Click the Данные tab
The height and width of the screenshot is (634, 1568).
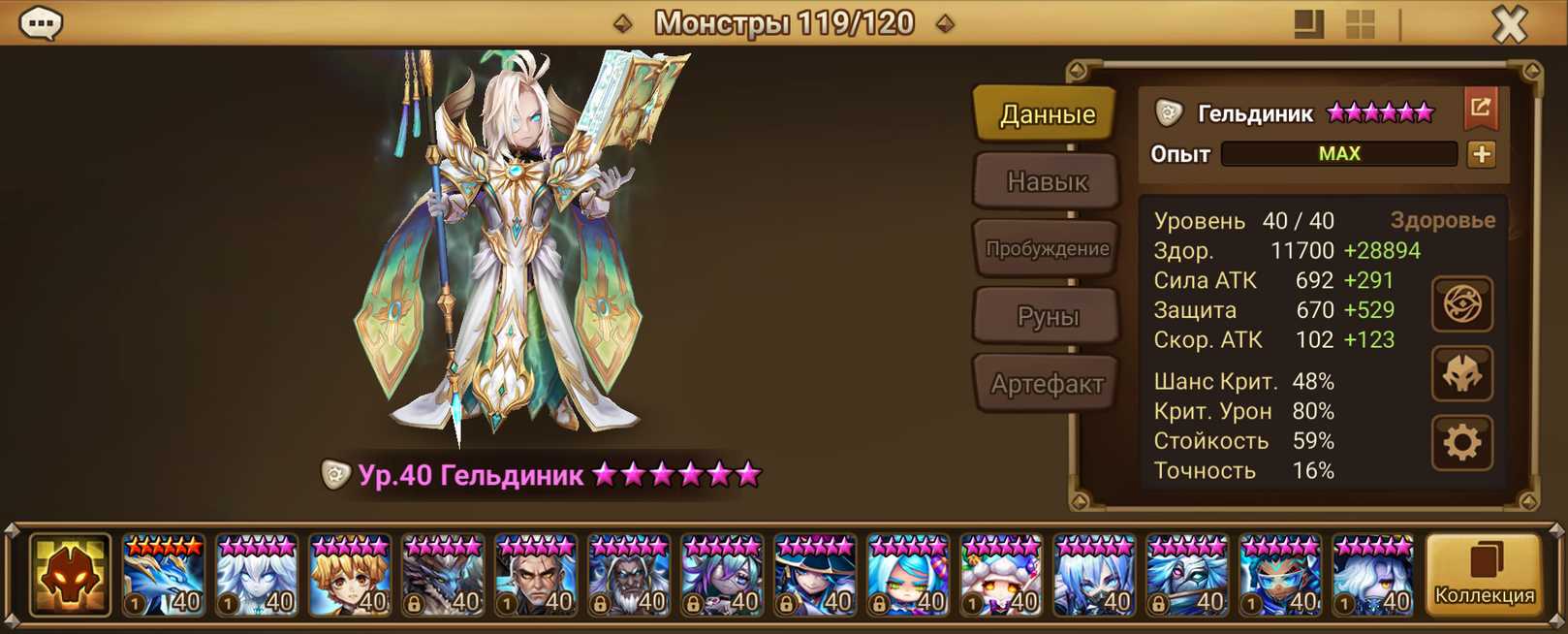tap(1047, 114)
